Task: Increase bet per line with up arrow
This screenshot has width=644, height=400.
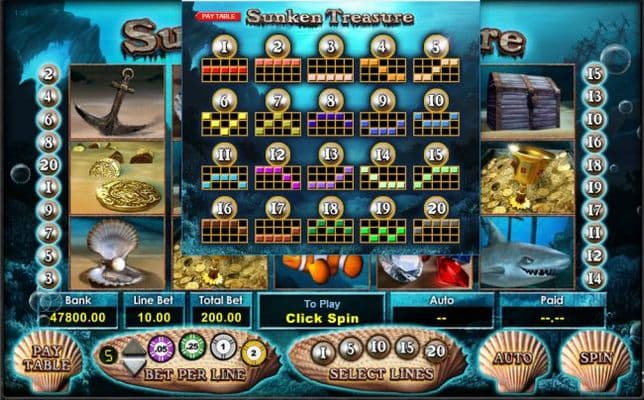Action: 132,346
